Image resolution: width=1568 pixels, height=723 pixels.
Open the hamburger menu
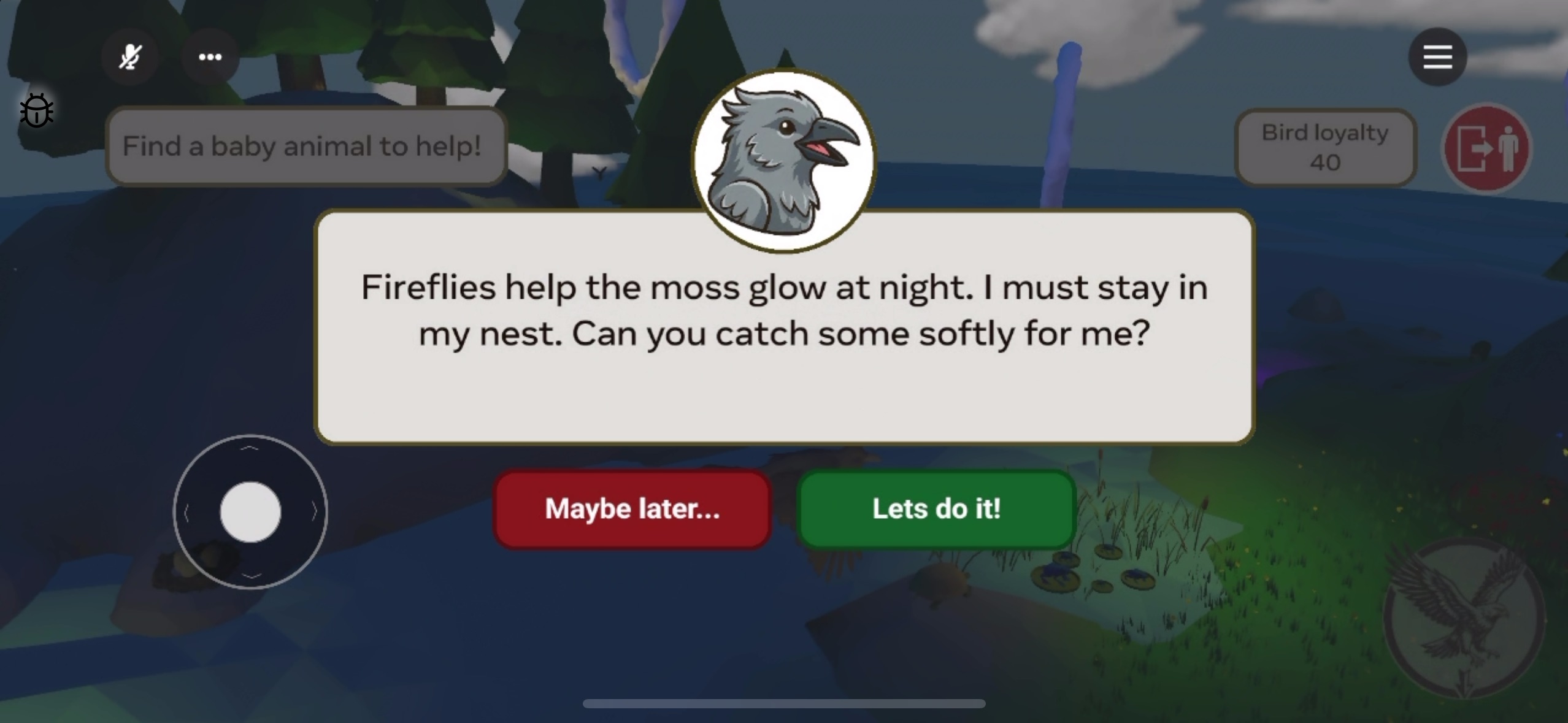coord(1437,57)
